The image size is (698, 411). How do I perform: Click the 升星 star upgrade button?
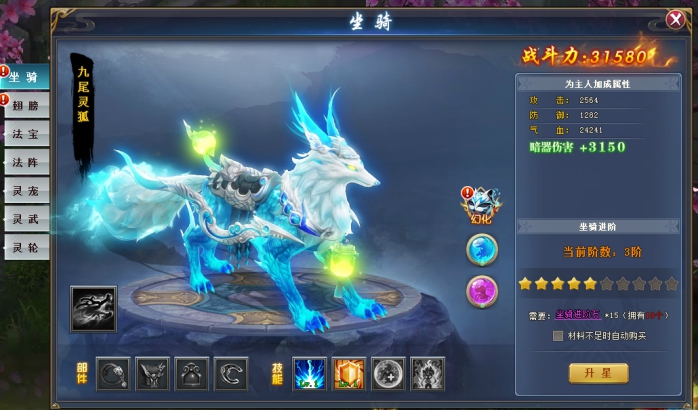(x=598, y=373)
